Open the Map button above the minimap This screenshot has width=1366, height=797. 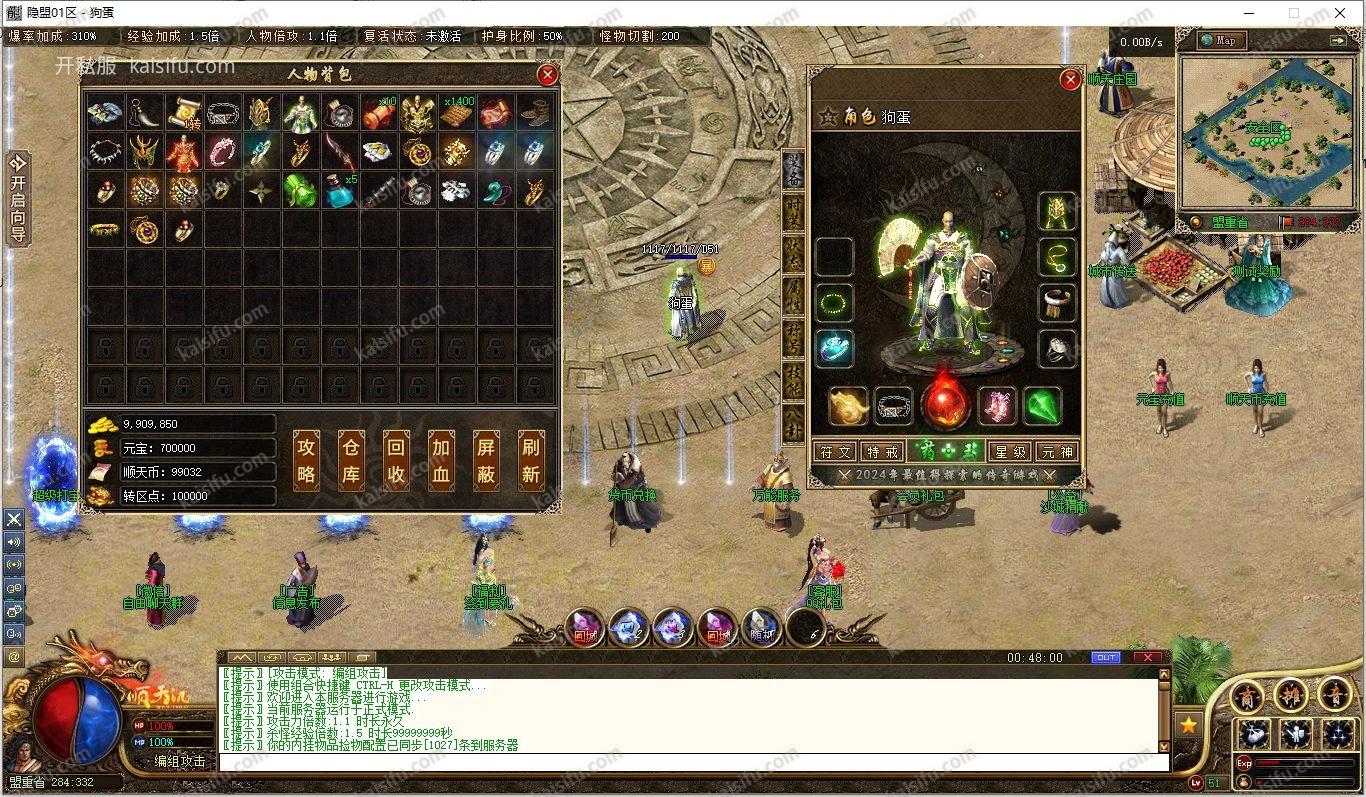tap(1219, 40)
